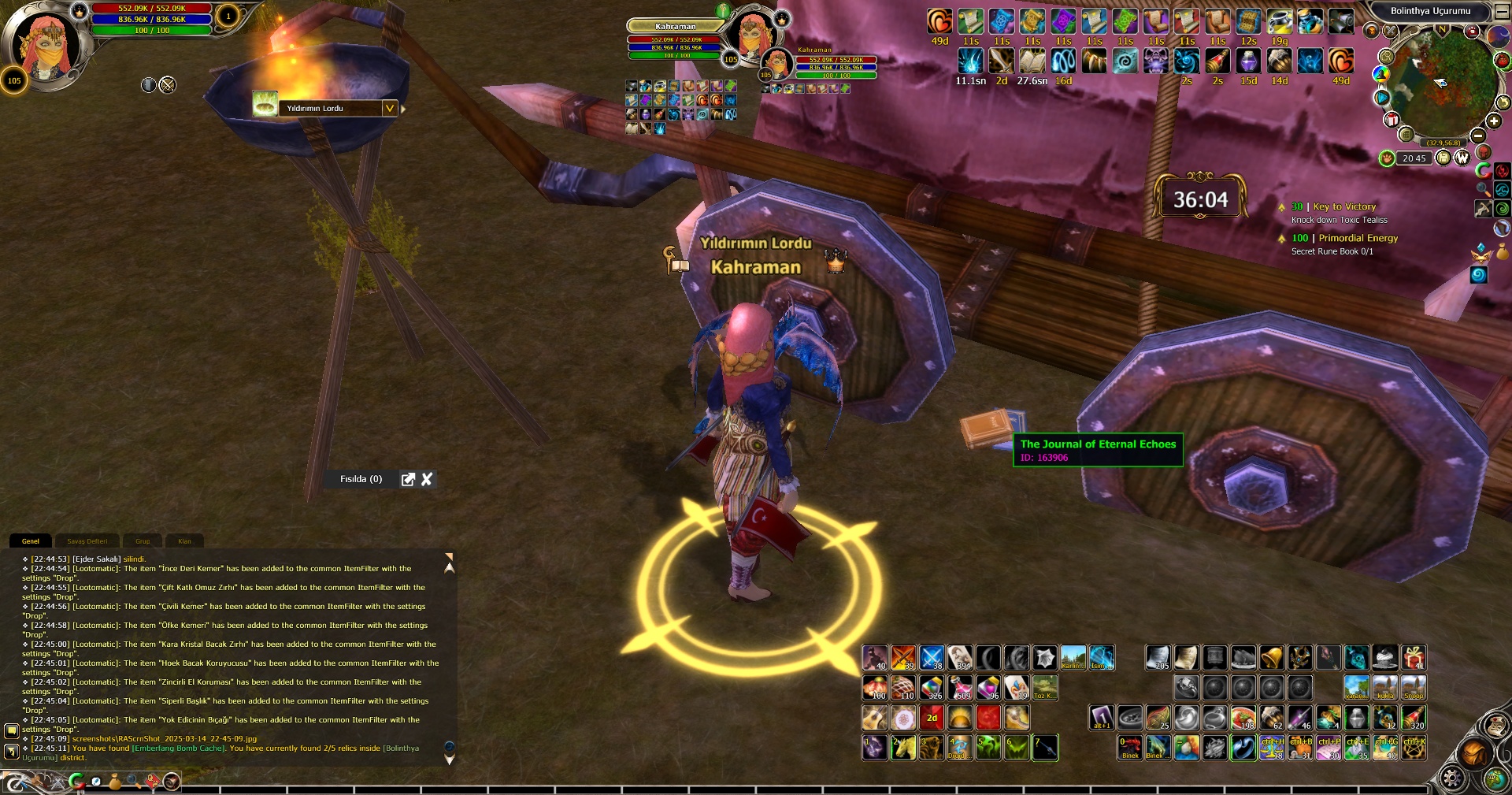Click the gift box button beside minimap
Viewport: 1512px width, 795px height.
coord(1392,120)
